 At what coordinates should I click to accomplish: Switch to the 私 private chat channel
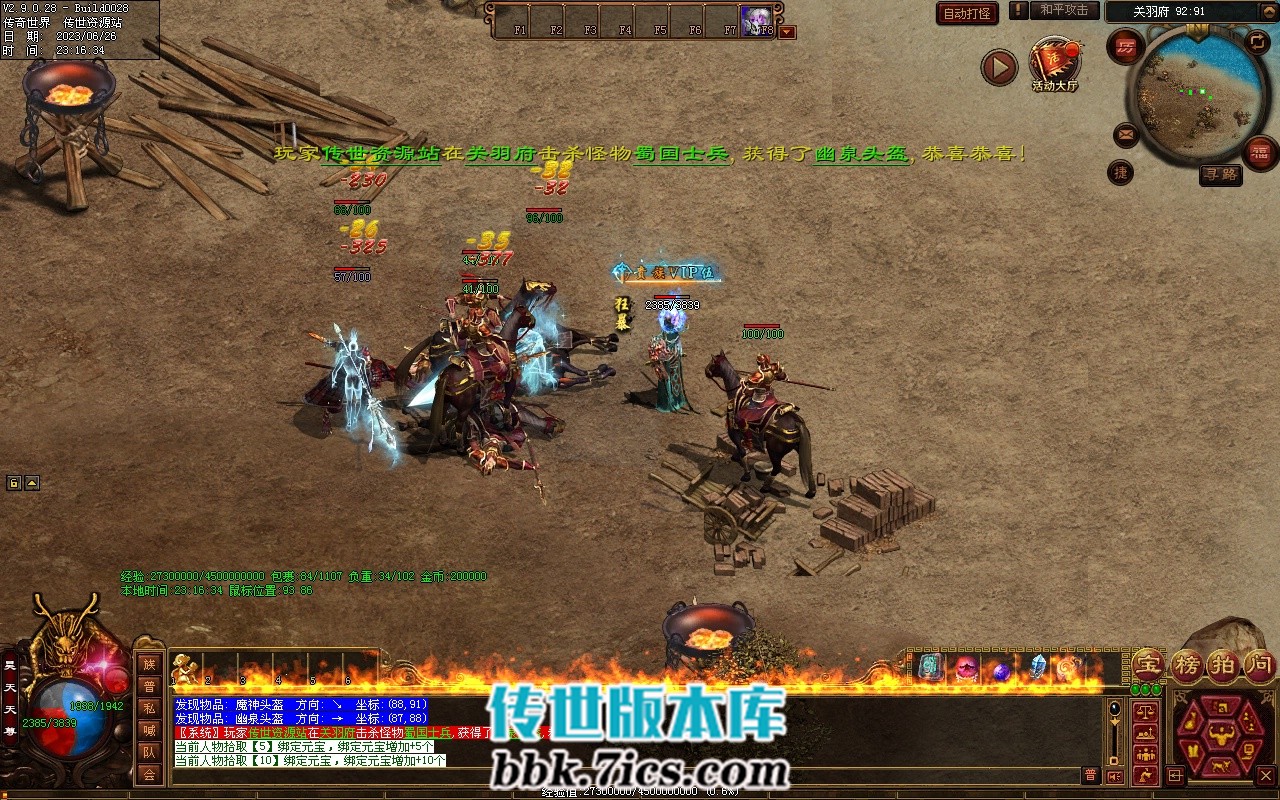click(149, 708)
